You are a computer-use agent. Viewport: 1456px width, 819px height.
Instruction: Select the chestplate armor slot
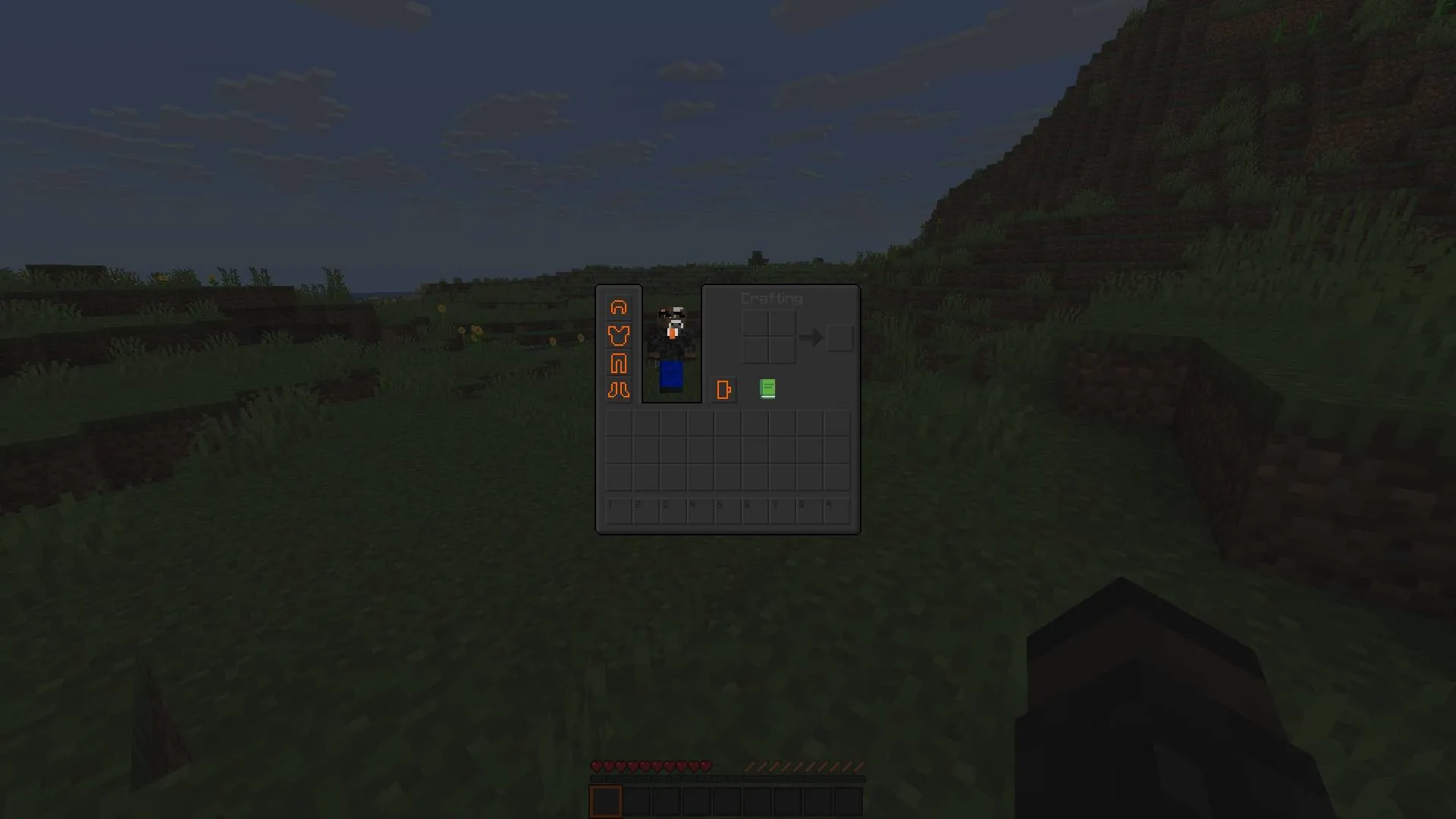coord(619,336)
